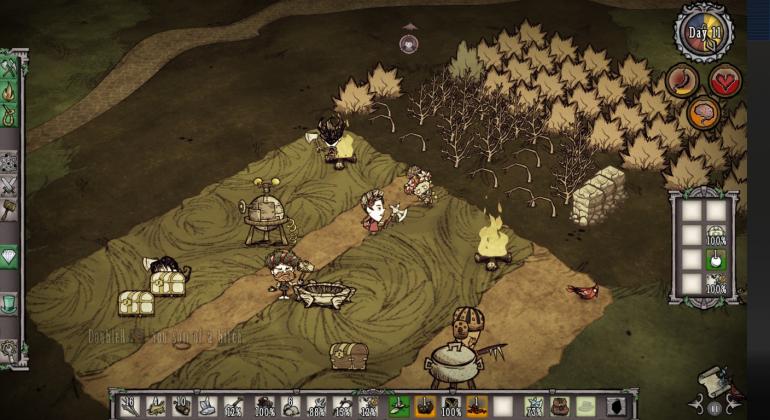
Task: Open the Structures hammer crafting tab
Action: tap(10, 208)
